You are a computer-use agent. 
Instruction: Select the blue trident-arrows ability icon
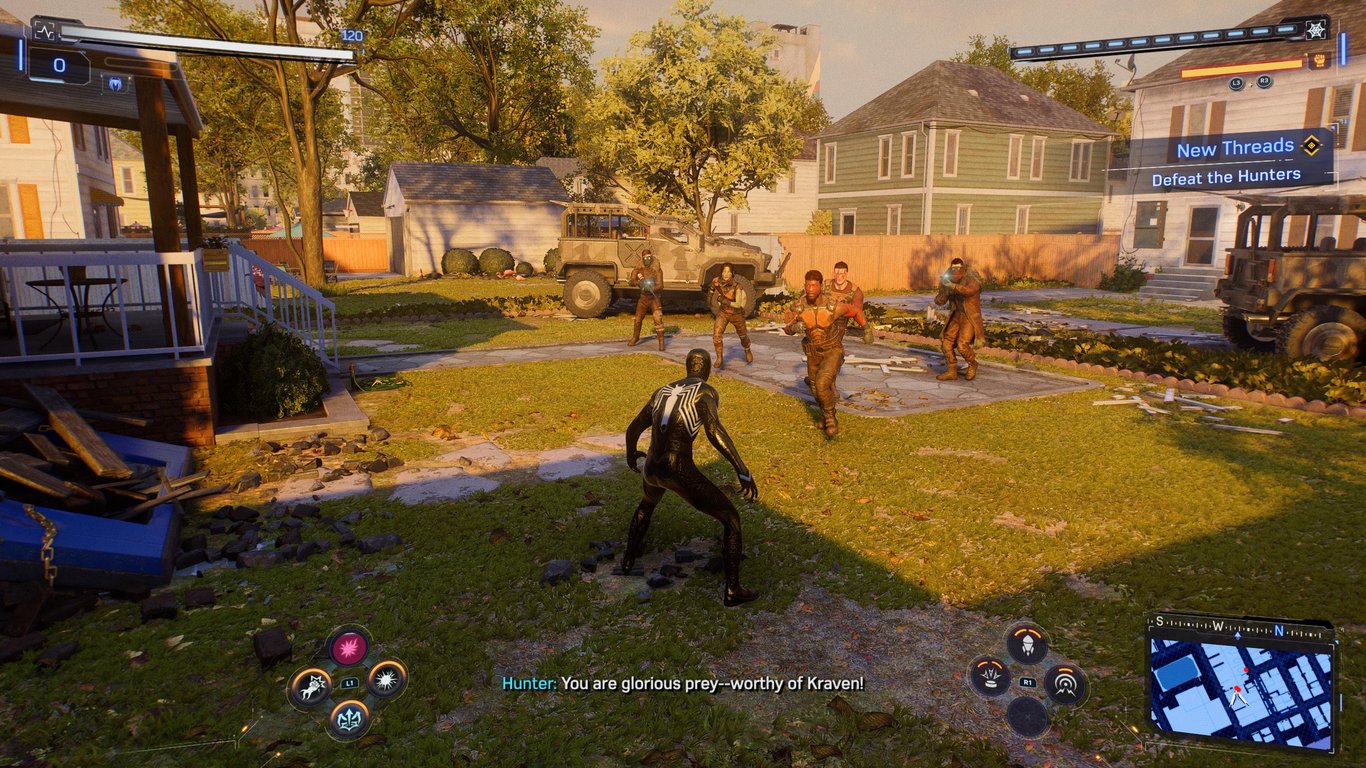(x=348, y=717)
